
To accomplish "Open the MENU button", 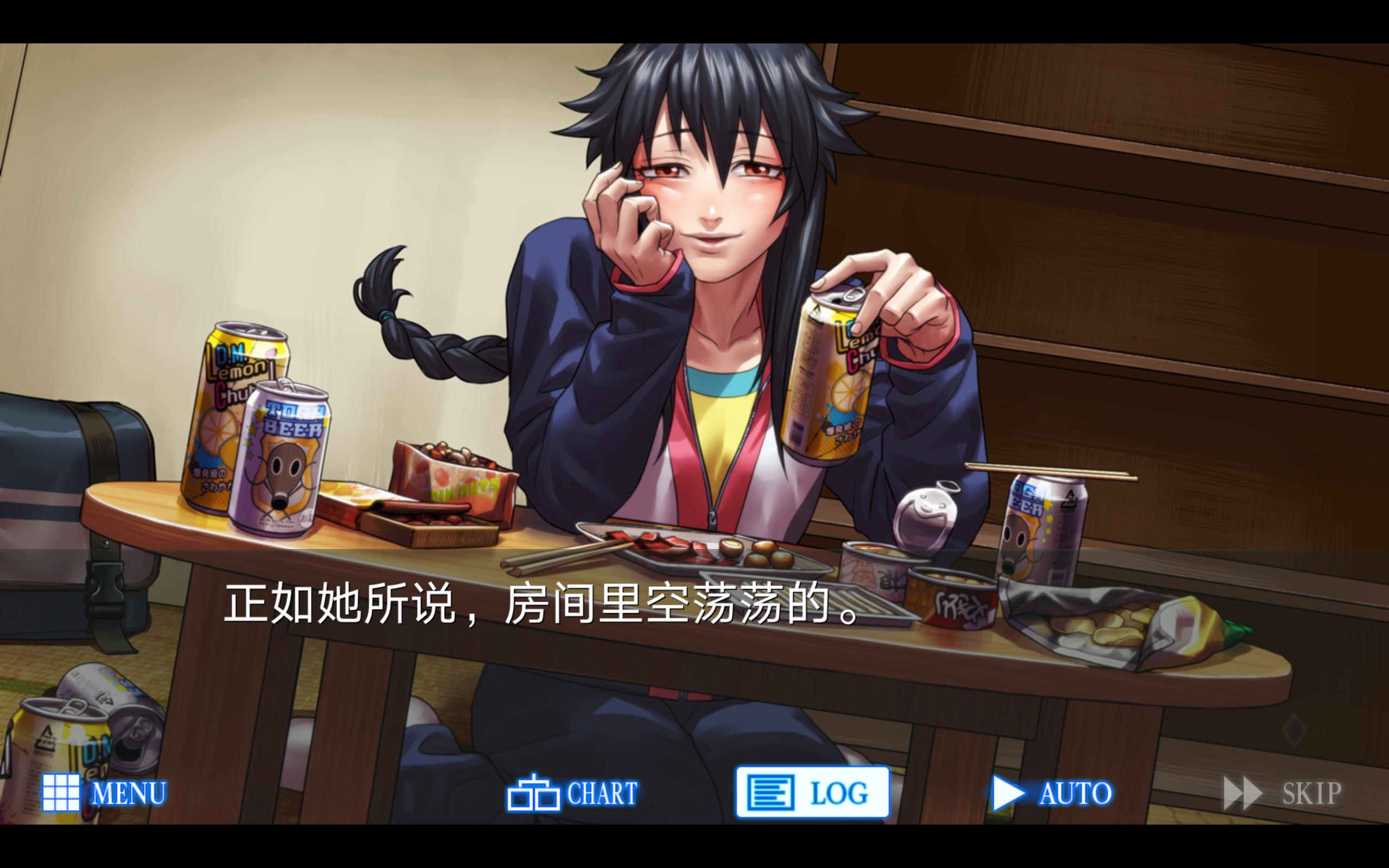I will click(x=105, y=793).
